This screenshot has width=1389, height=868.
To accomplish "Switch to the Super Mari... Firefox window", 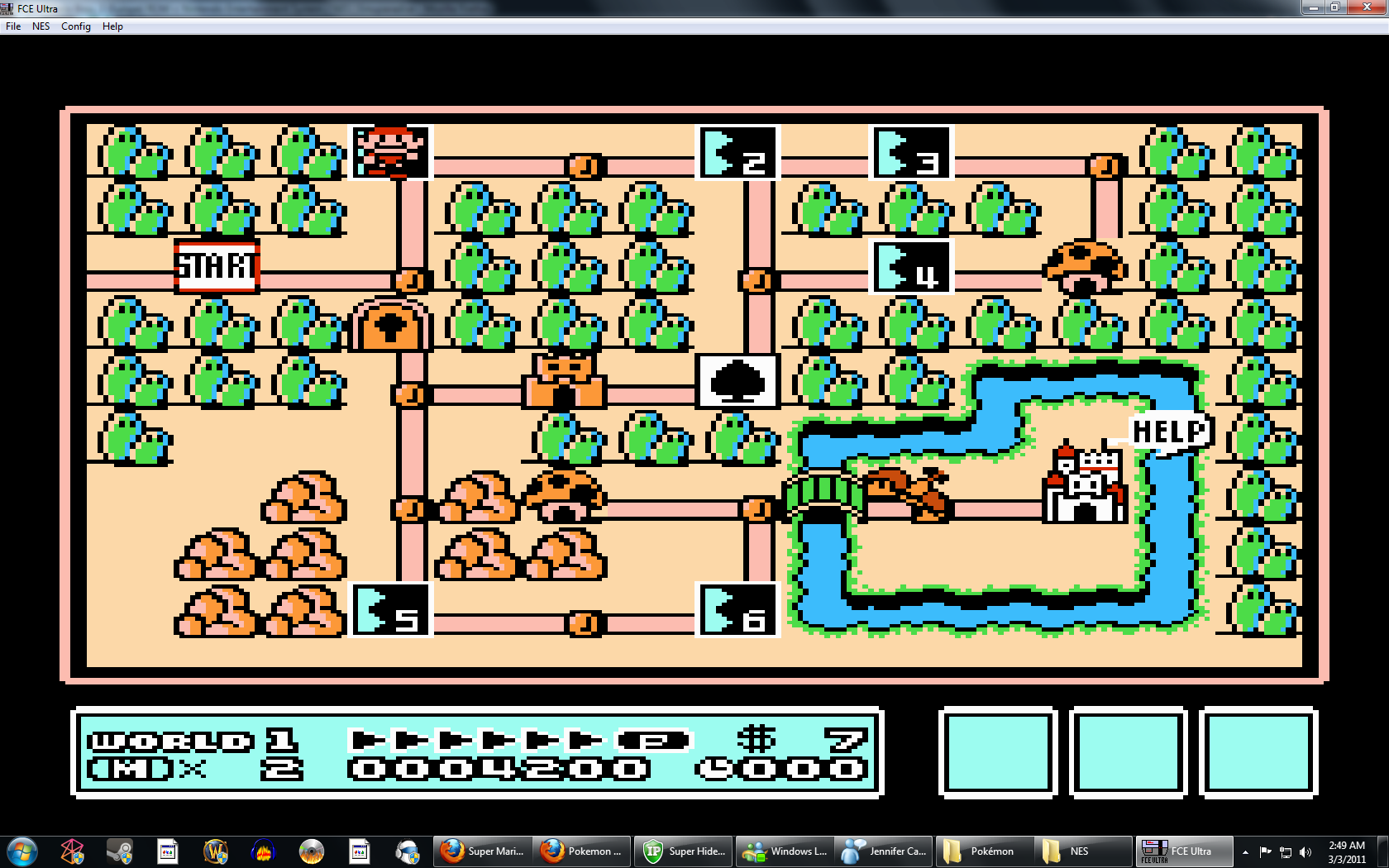I will 482,851.
